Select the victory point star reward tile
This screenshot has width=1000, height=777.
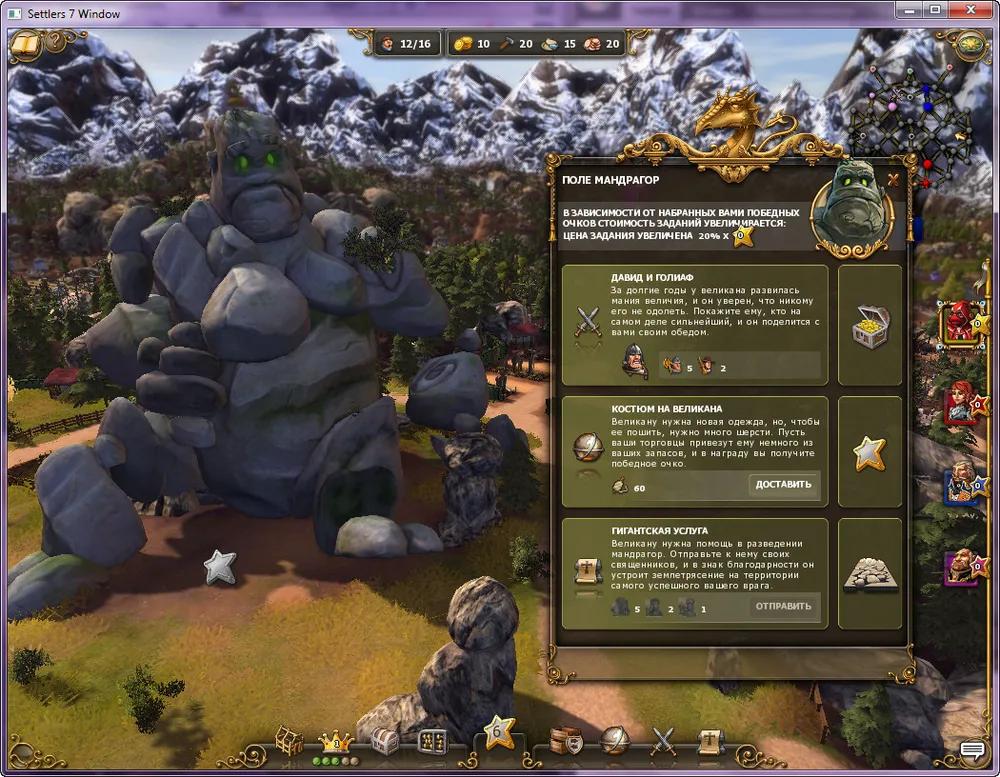[869, 452]
